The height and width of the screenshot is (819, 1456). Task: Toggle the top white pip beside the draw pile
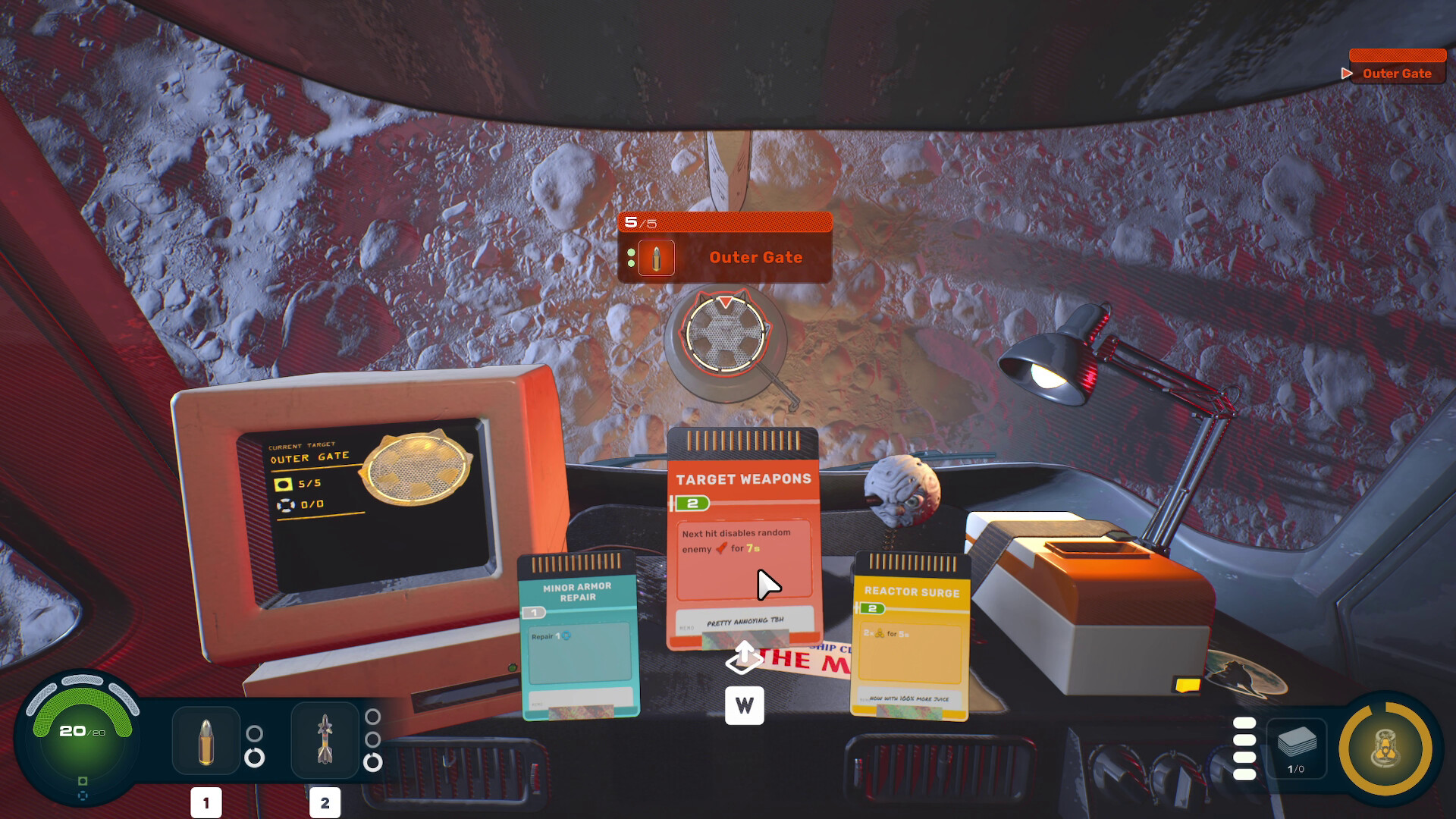1244,722
